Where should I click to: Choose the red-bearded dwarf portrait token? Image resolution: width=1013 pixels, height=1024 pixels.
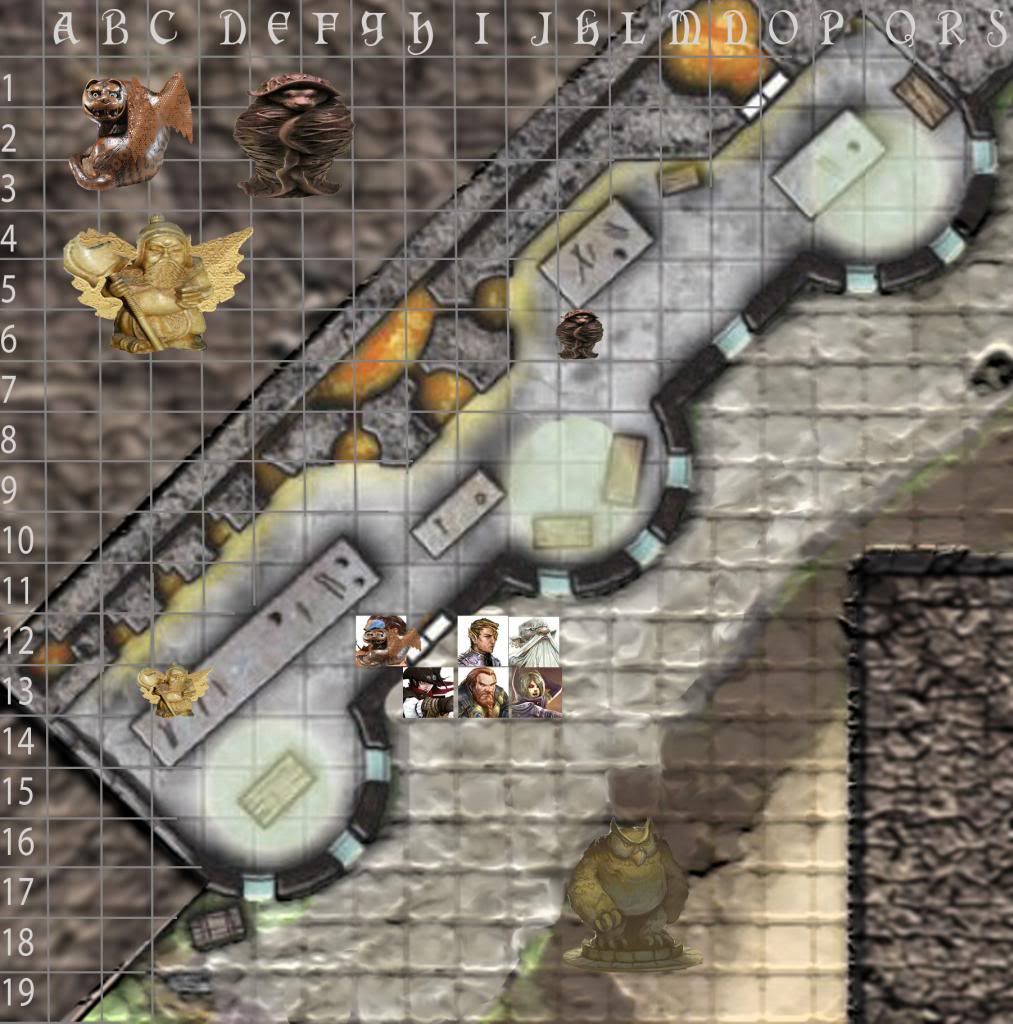click(x=482, y=692)
